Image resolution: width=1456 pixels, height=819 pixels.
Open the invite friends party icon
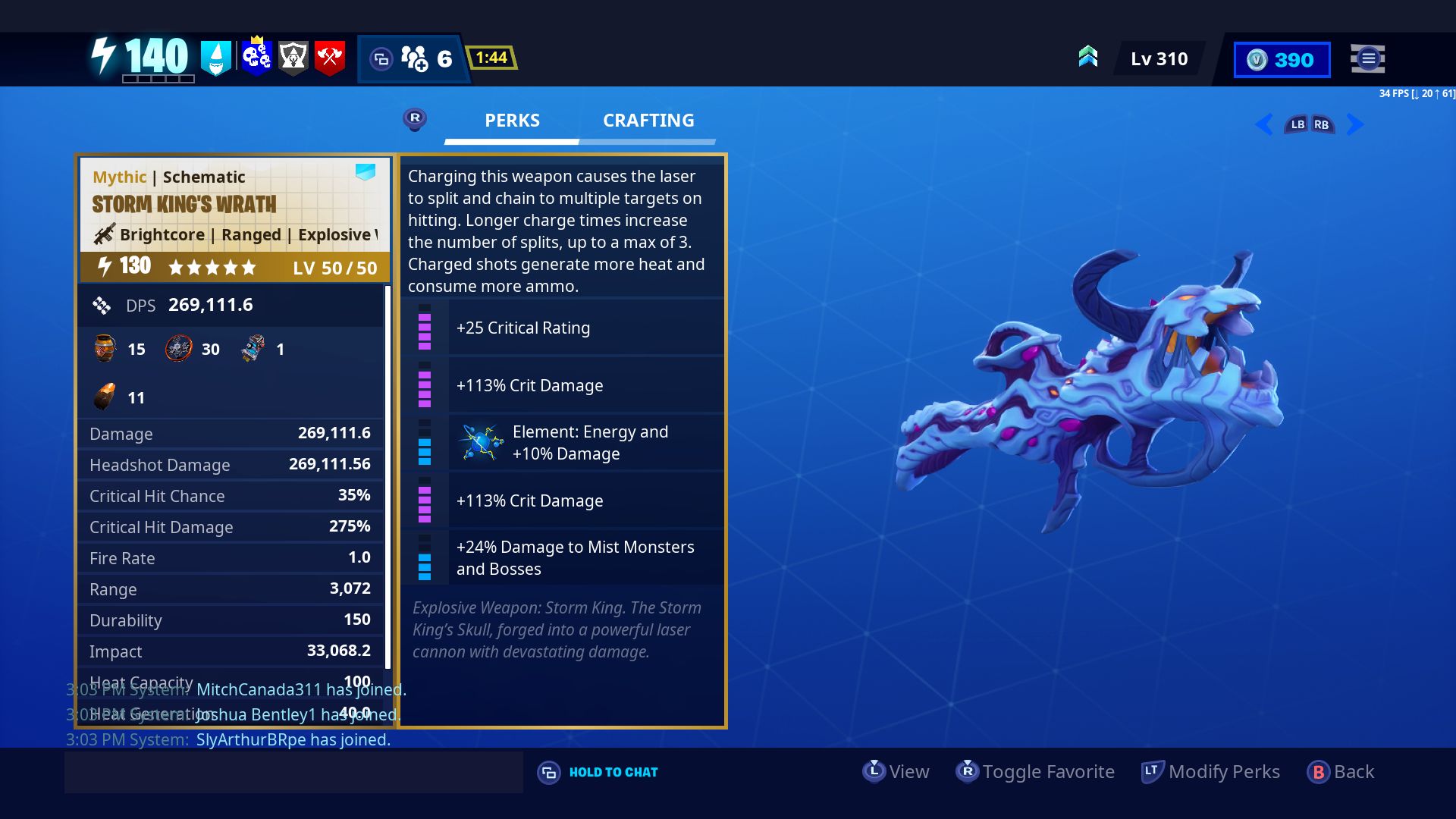click(416, 58)
